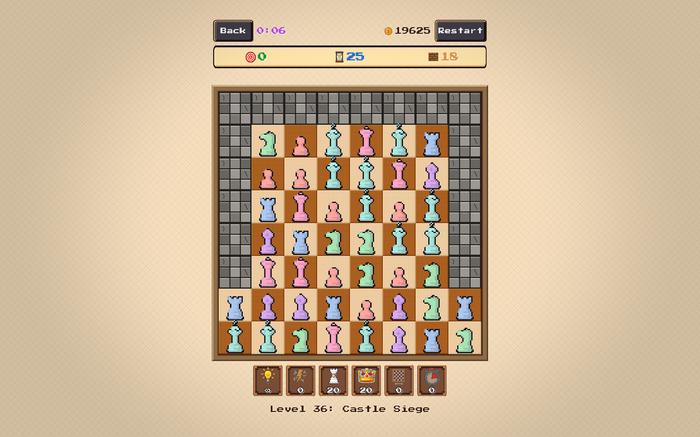Restart the current level
The height and width of the screenshot is (437, 700).
[460, 31]
